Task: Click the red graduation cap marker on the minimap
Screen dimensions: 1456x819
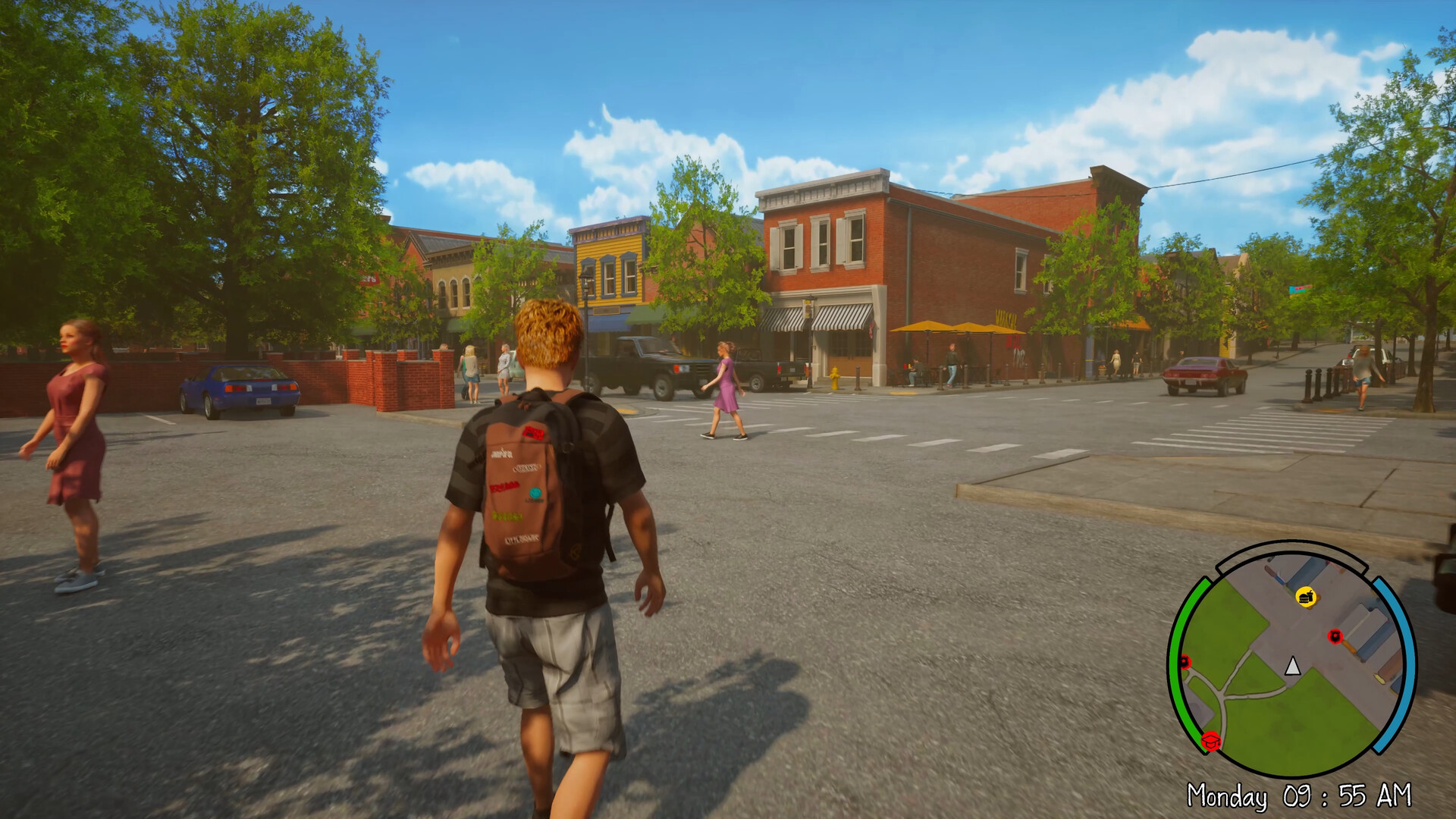Action: click(1211, 741)
